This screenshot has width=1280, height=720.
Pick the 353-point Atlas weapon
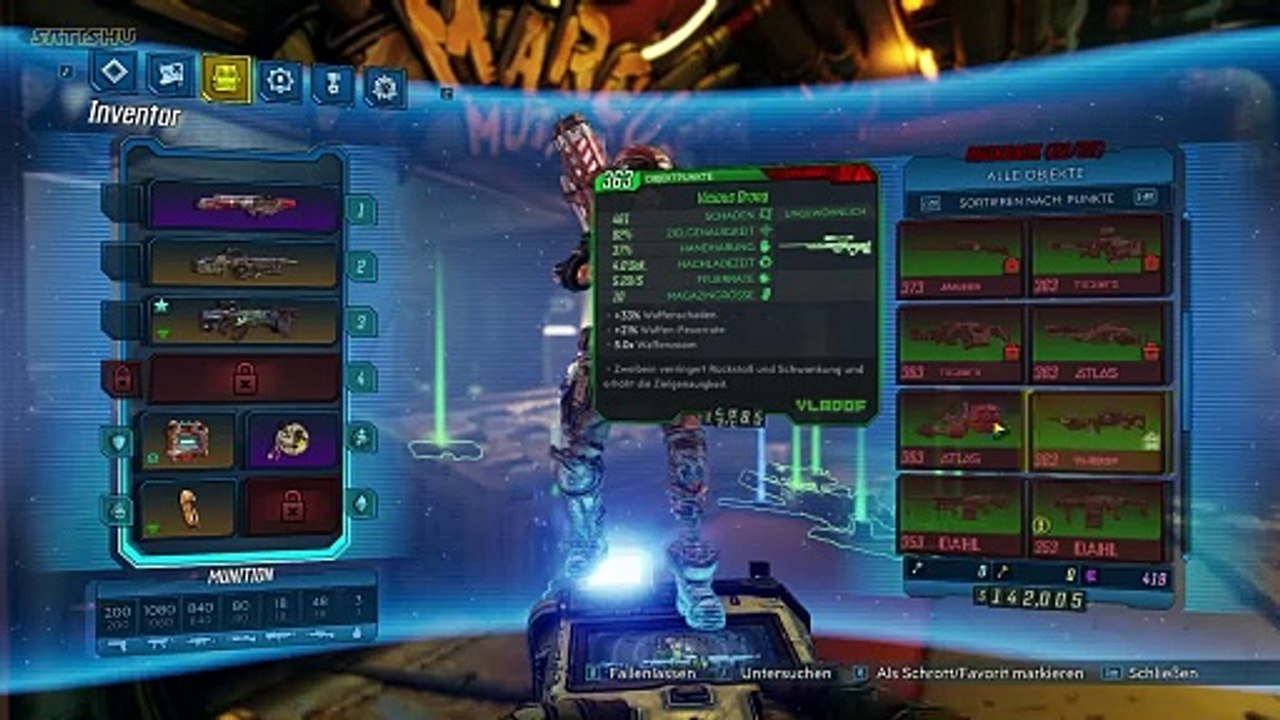(960, 431)
